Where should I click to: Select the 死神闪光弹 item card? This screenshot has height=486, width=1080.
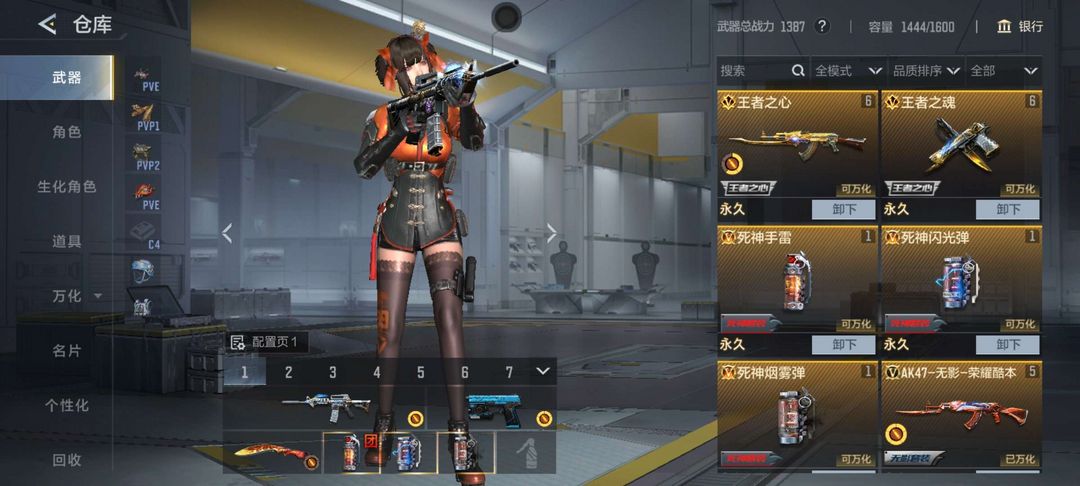961,280
